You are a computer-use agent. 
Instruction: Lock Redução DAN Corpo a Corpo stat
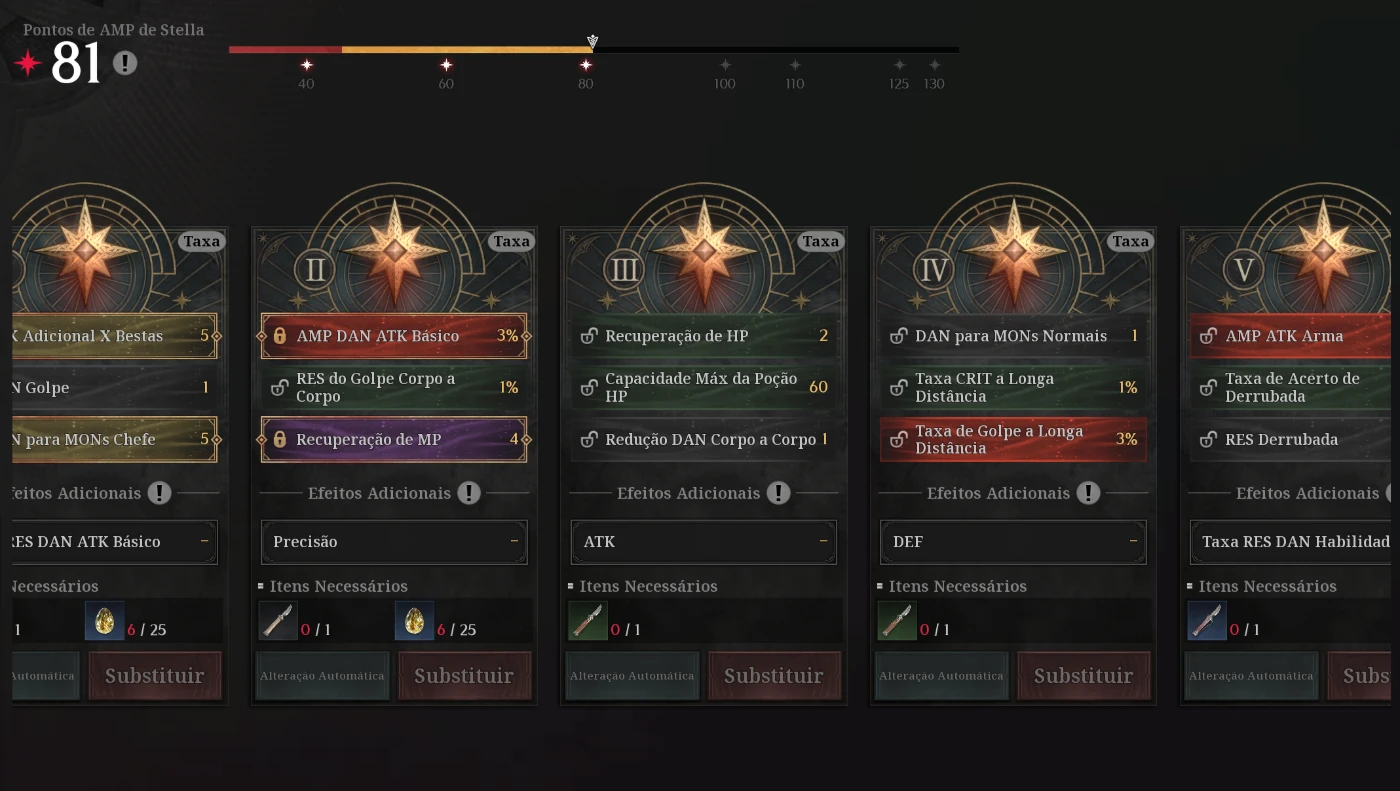[589, 439]
